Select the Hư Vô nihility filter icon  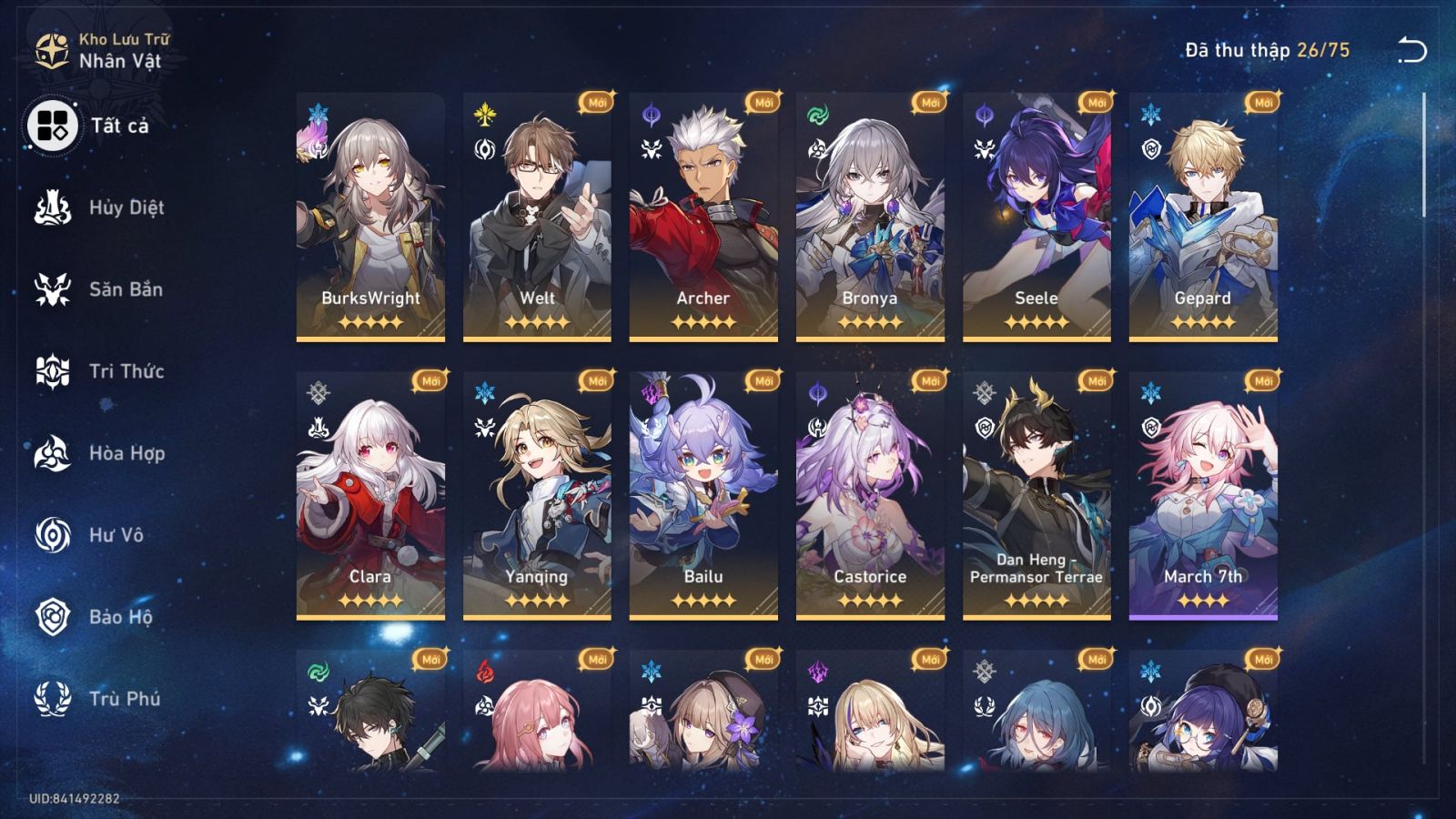(x=53, y=535)
